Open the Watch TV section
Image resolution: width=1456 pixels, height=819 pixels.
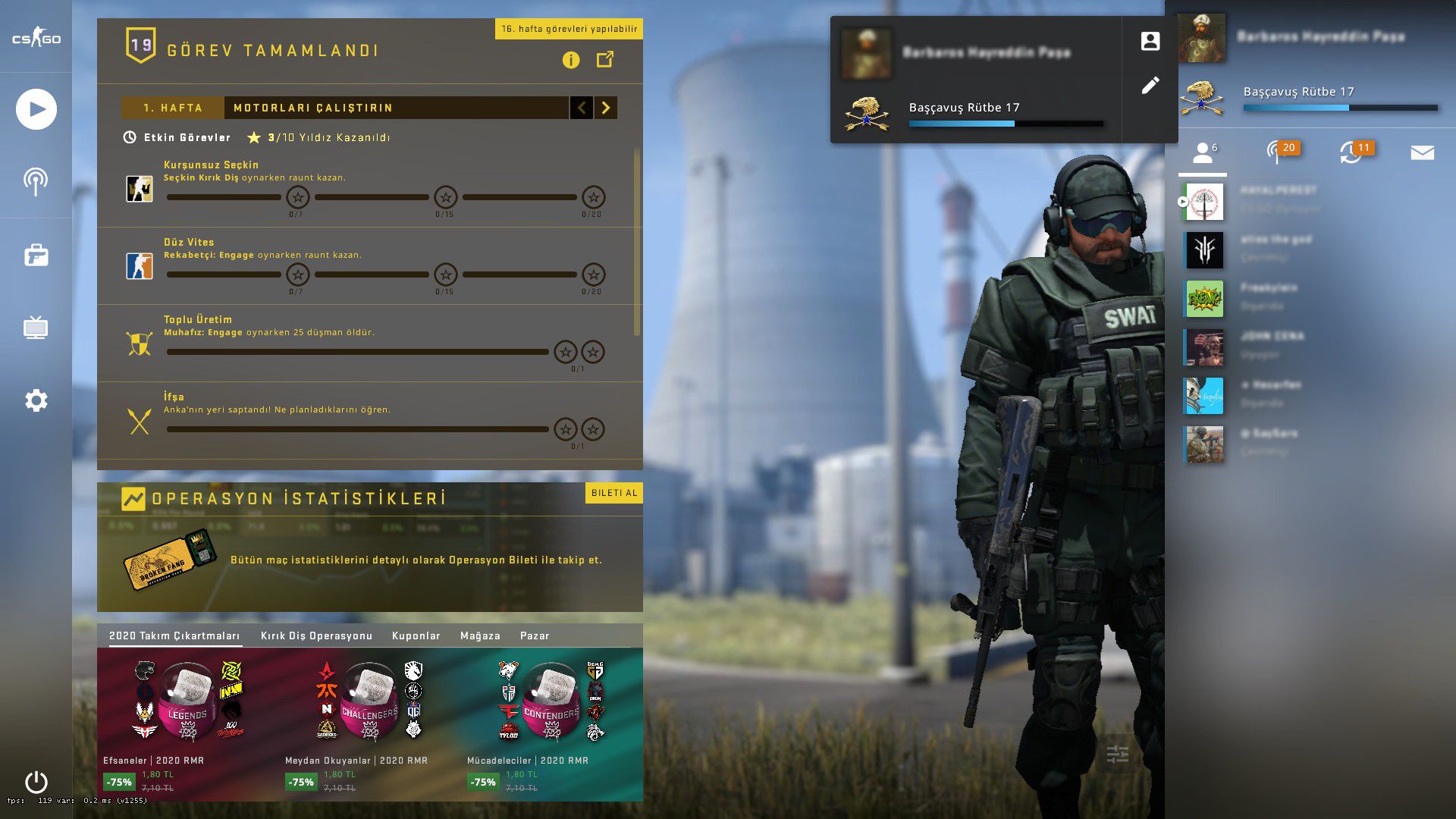36,328
